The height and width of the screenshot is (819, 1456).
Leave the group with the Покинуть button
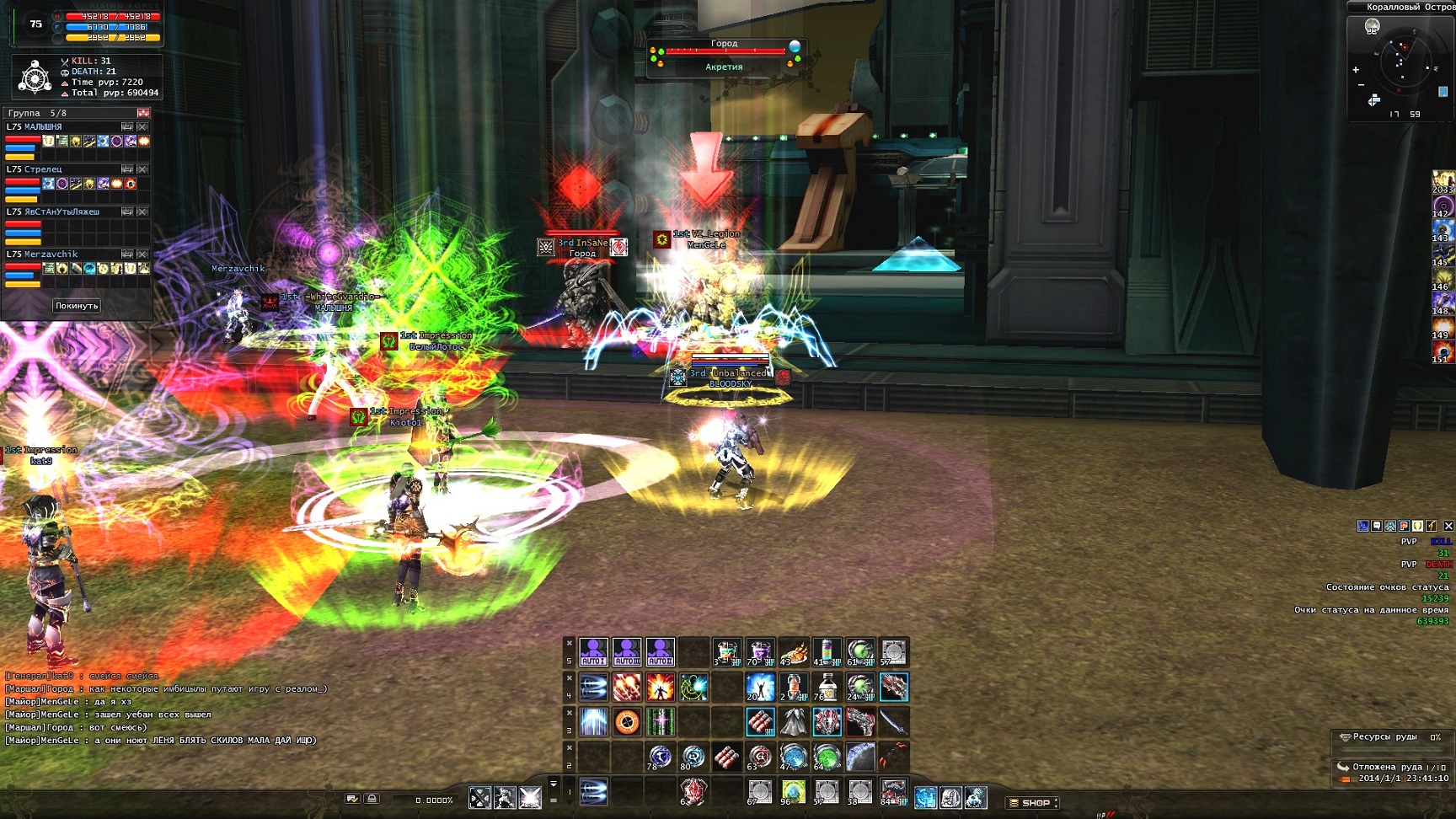coord(77,306)
